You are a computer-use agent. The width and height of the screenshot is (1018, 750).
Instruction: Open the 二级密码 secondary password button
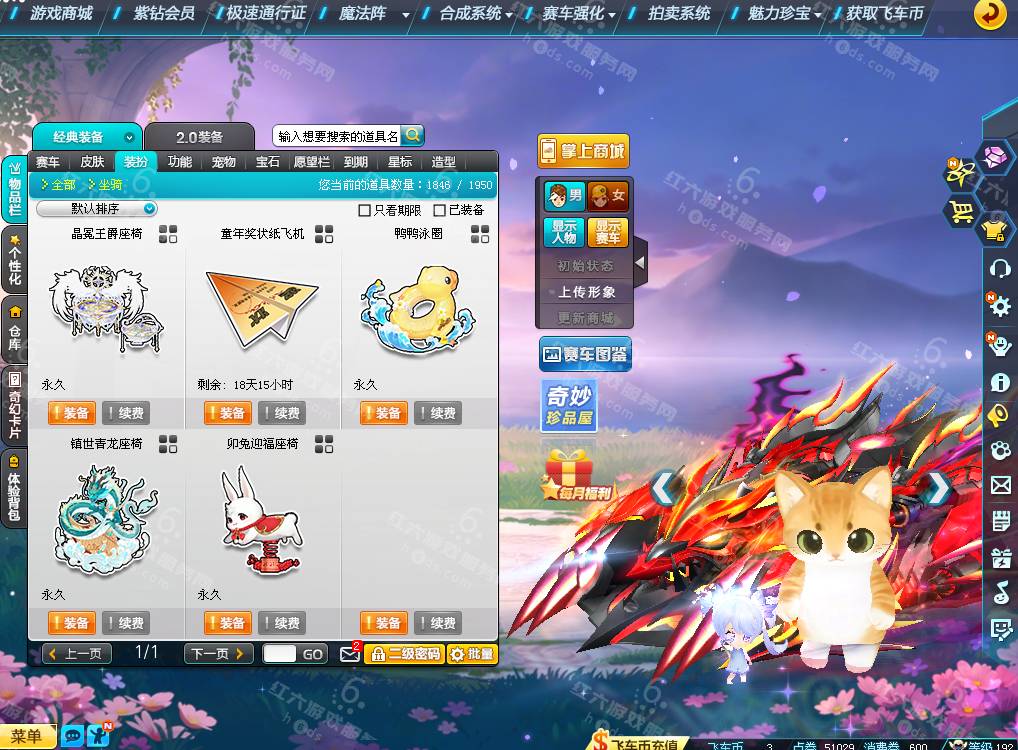coord(404,654)
